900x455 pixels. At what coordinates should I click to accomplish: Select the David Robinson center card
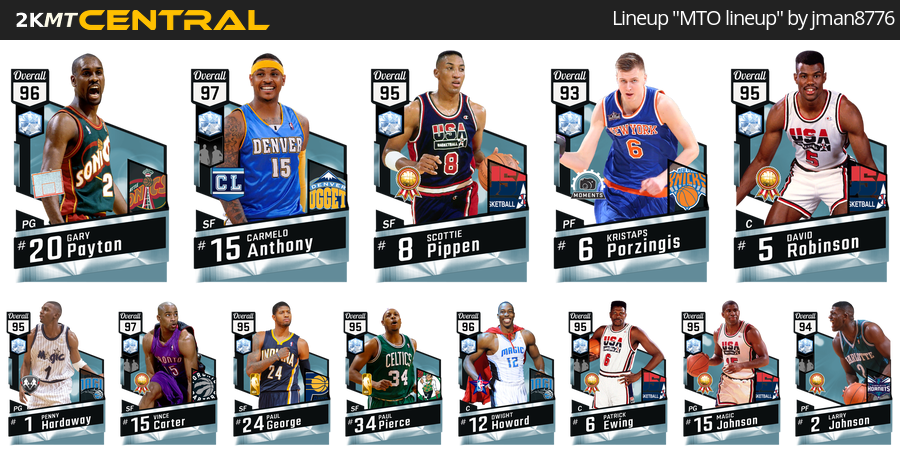click(x=810, y=165)
